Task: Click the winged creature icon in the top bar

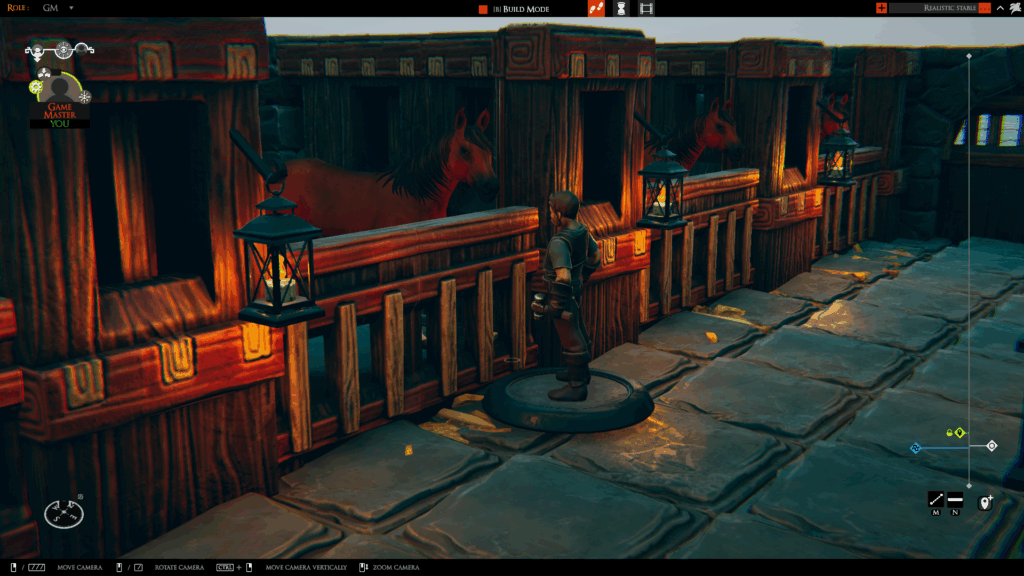Action: [x=1015, y=8]
